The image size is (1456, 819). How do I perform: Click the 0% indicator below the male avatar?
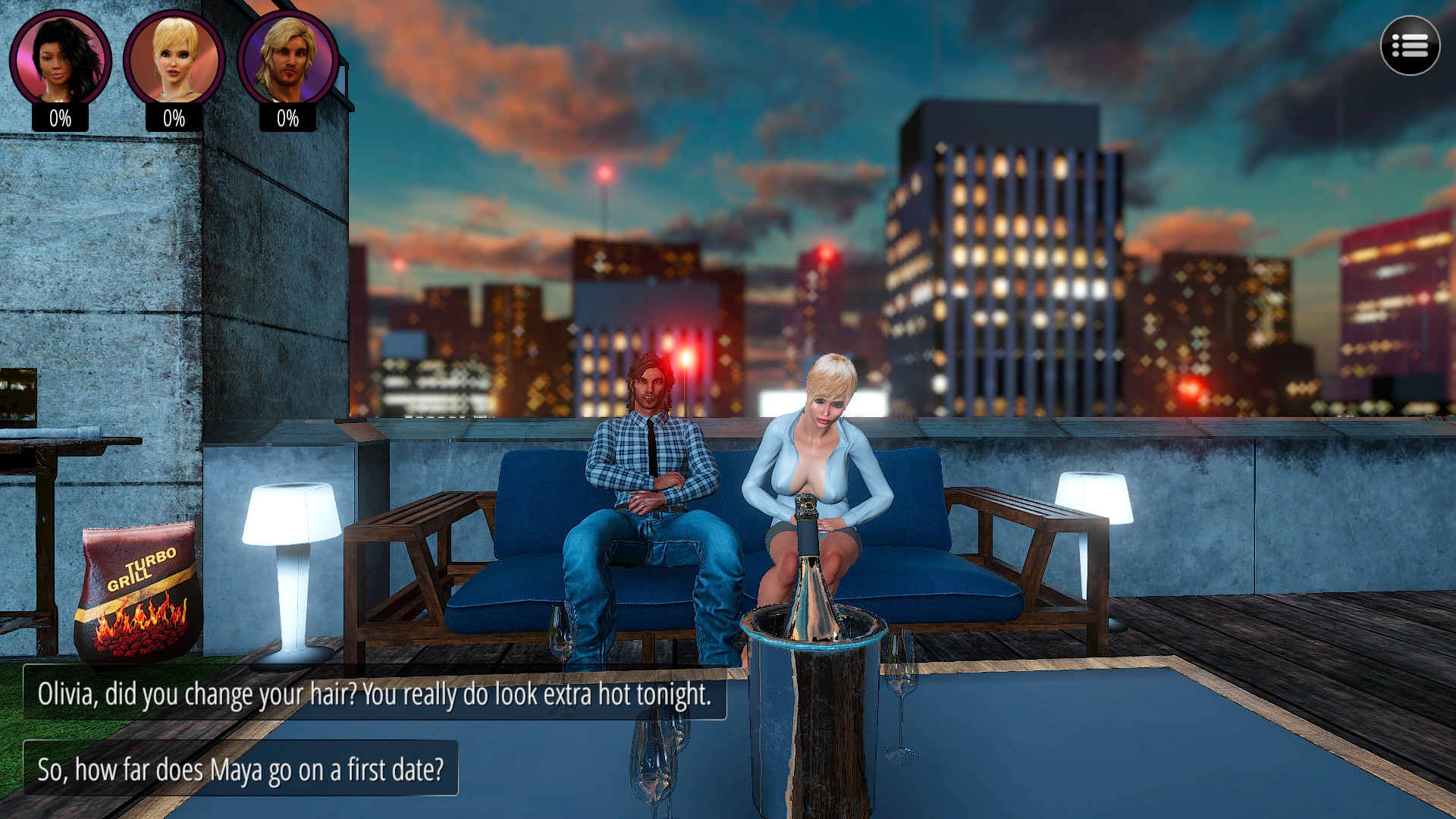[x=289, y=118]
